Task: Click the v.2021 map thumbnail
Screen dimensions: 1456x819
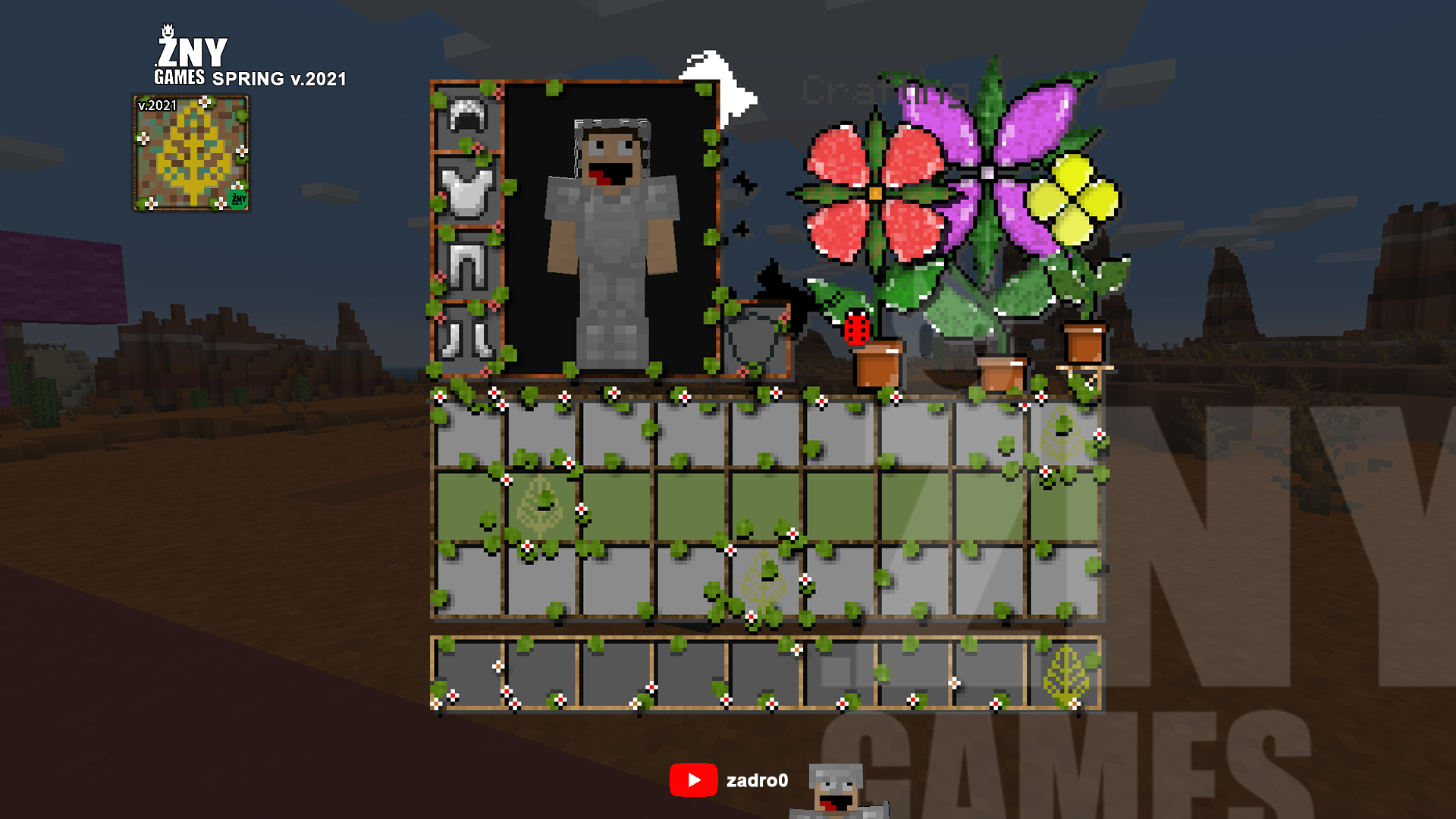Action: pyautogui.click(x=192, y=152)
